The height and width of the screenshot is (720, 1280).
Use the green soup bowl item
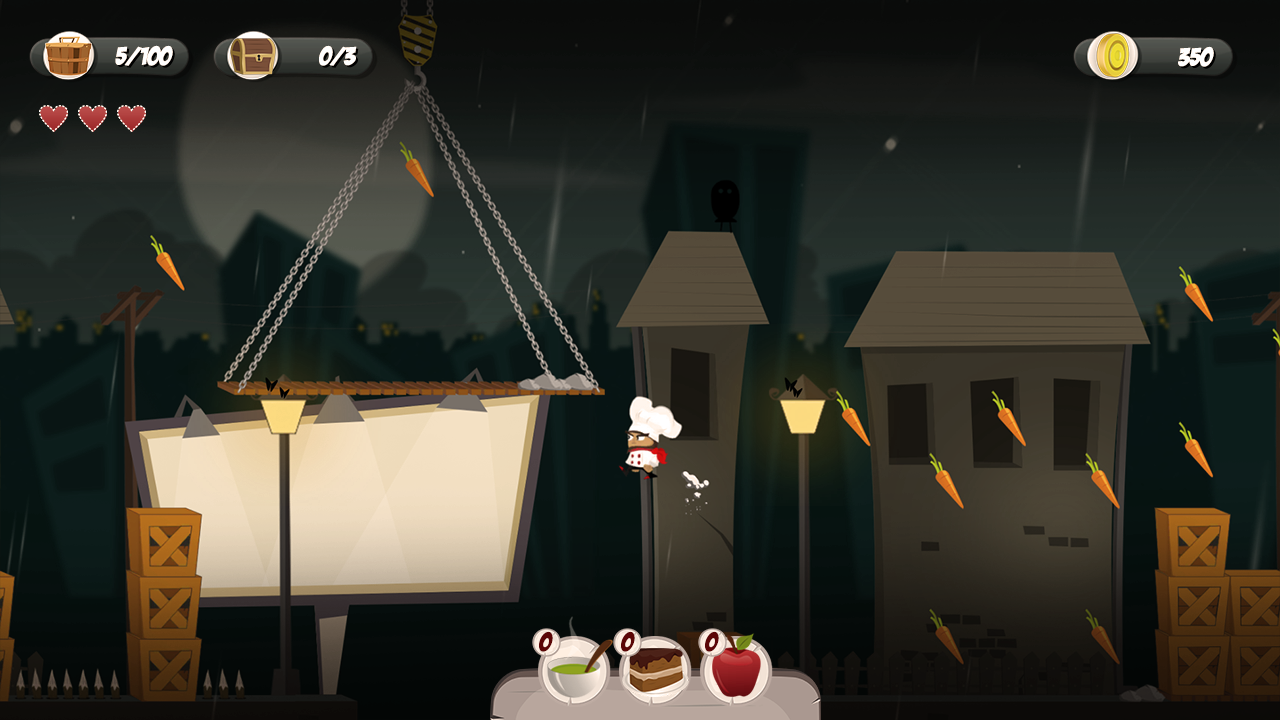(575, 669)
